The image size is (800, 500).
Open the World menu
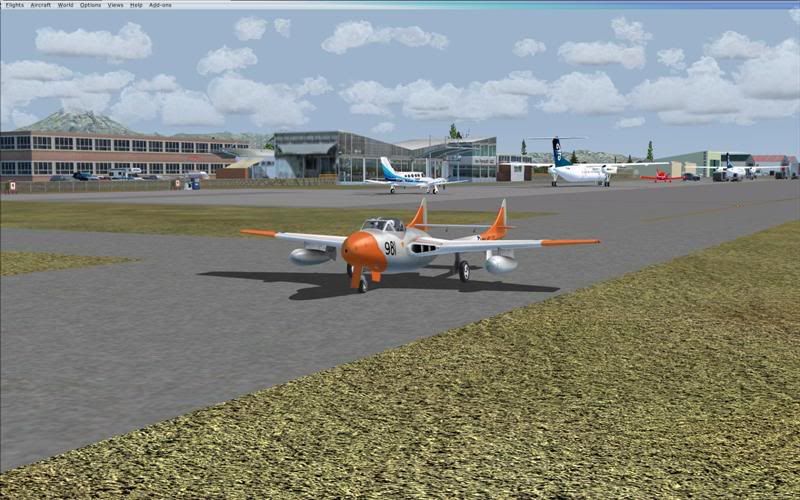pyautogui.click(x=65, y=5)
